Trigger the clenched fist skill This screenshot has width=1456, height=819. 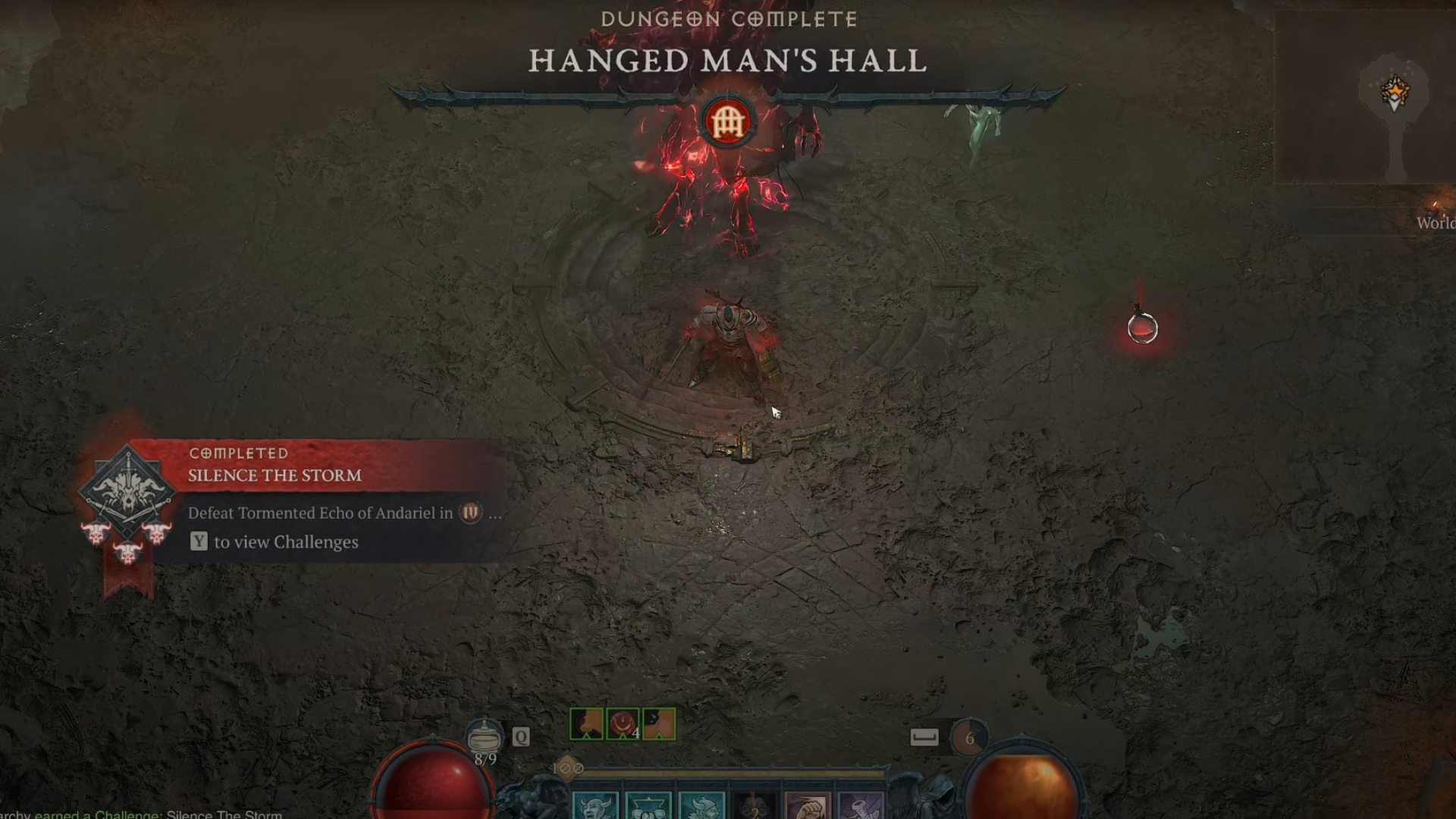point(808,805)
